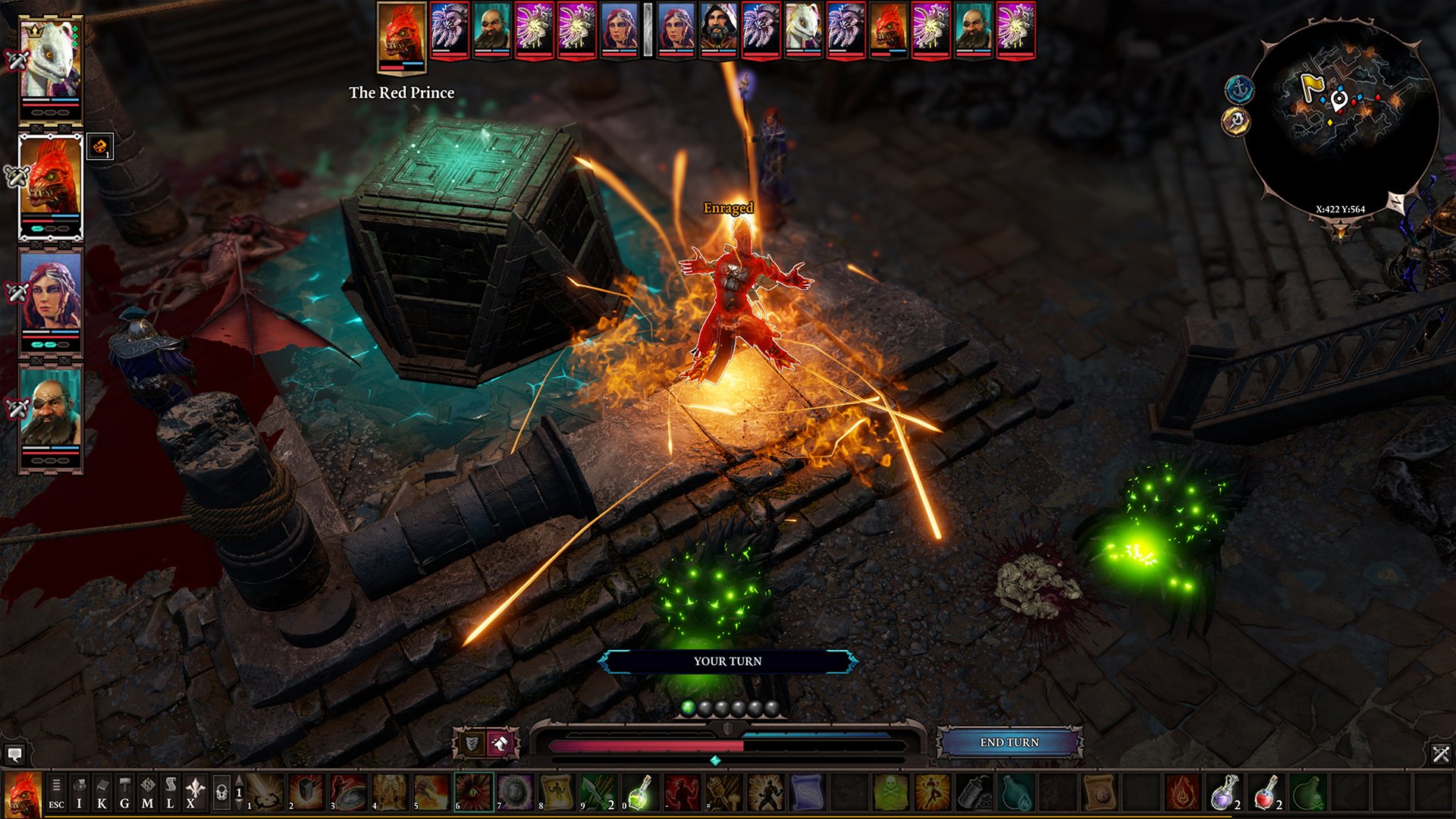Open the map with the M button
1456x819 pixels.
click(148, 791)
